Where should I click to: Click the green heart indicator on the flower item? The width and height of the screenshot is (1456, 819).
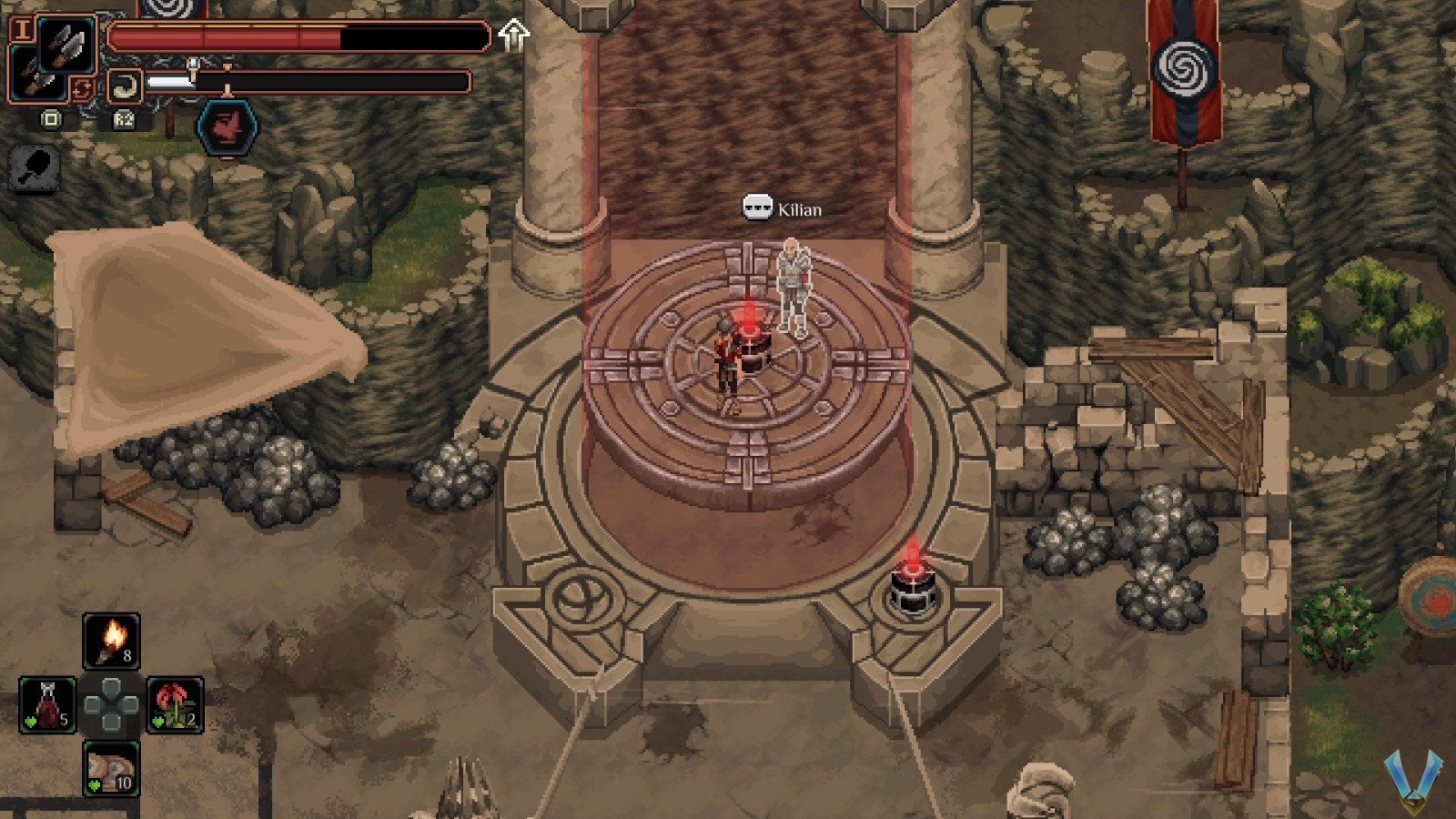coord(158,721)
